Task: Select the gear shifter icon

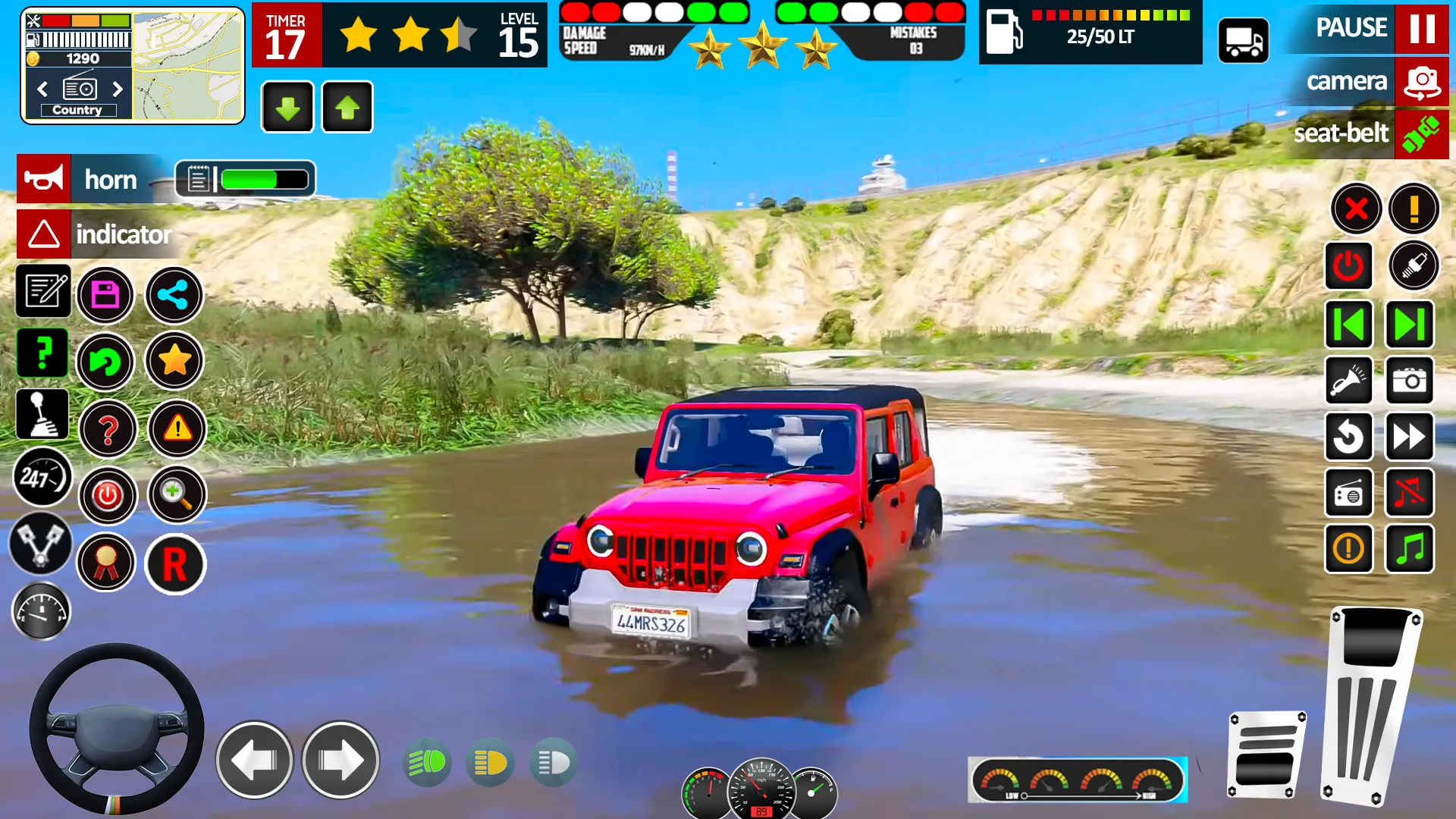Action: [42, 413]
